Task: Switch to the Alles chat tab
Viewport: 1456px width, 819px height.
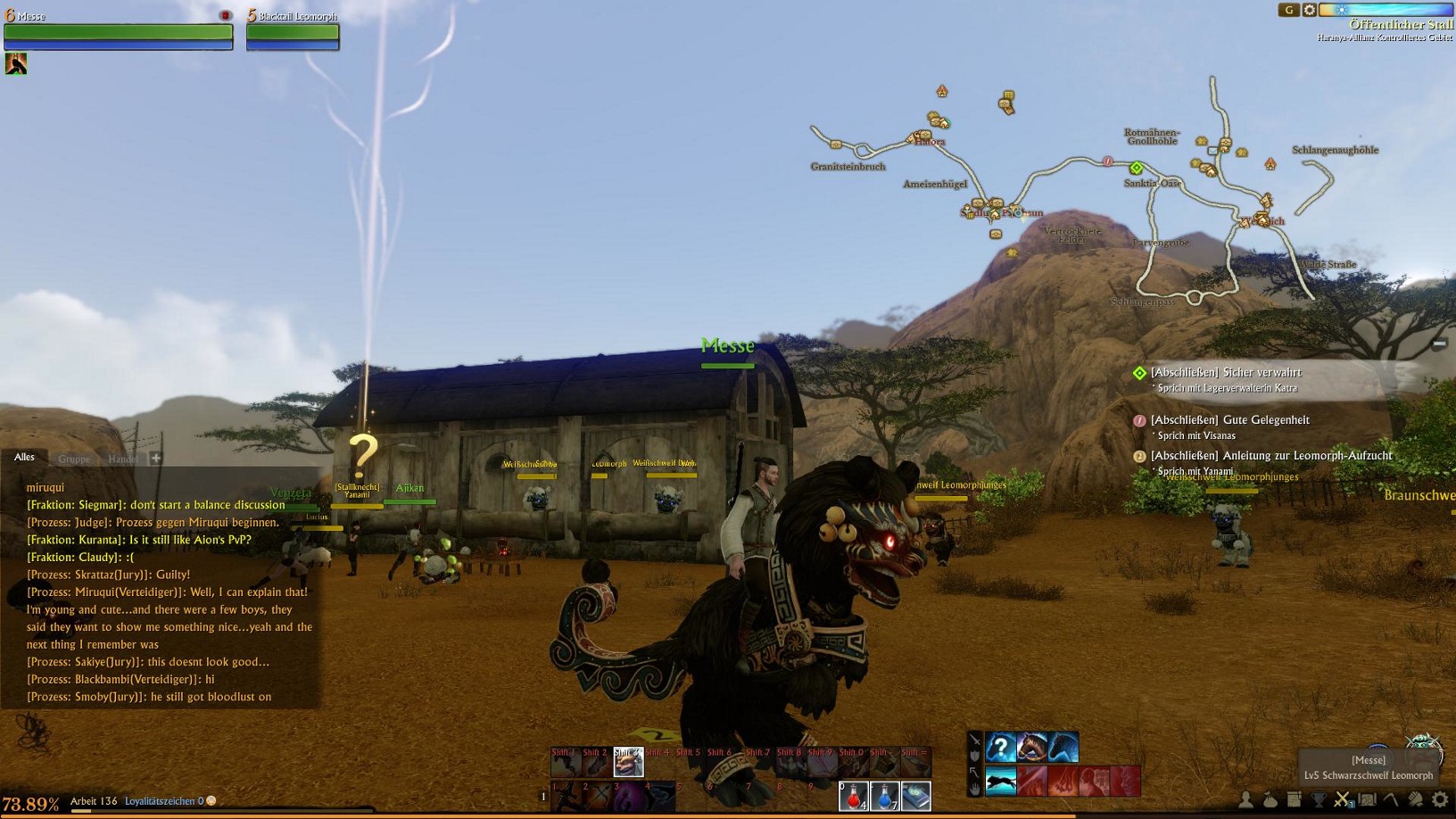Action: pos(24,458)
